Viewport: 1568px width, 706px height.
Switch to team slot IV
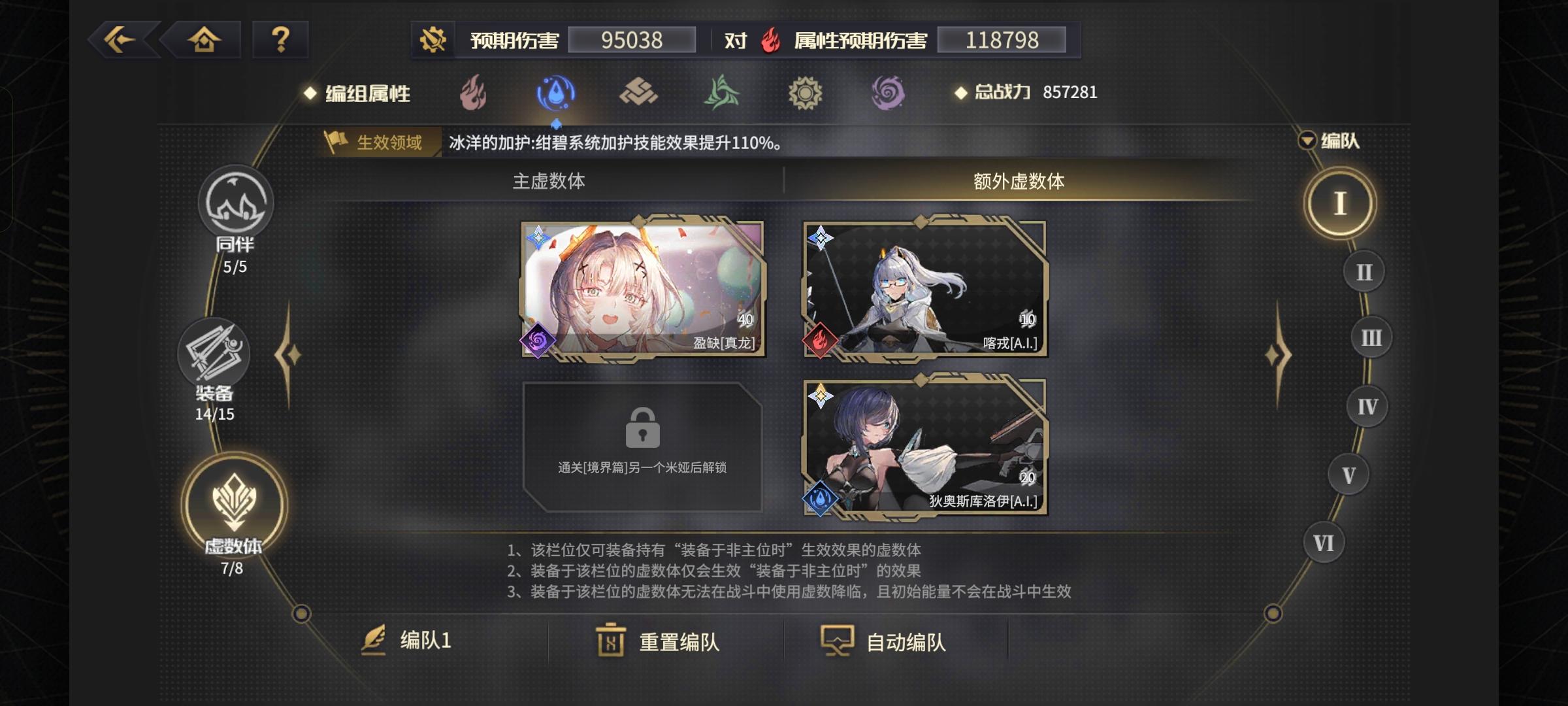tap(1365, 405)
